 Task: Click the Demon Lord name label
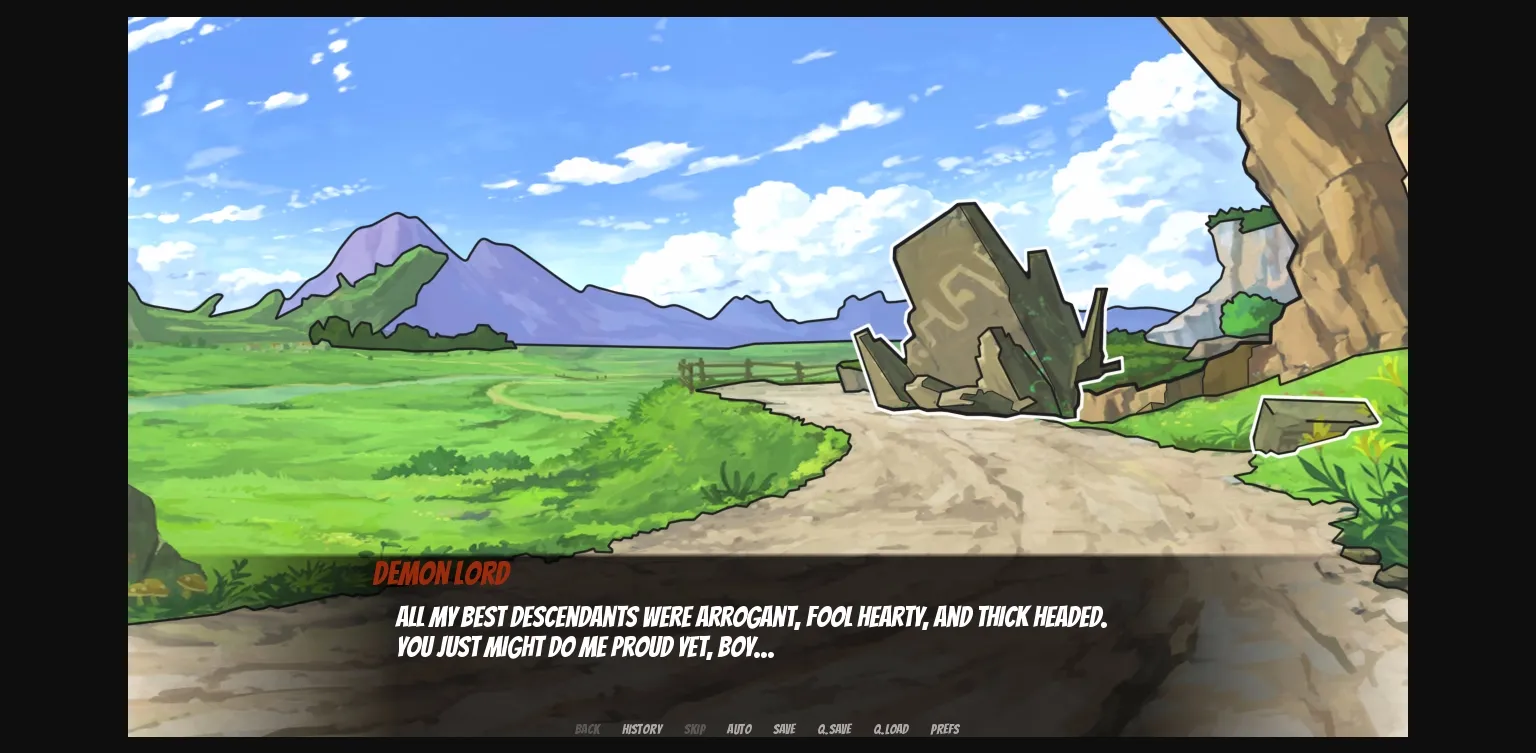tap(441, 573)
